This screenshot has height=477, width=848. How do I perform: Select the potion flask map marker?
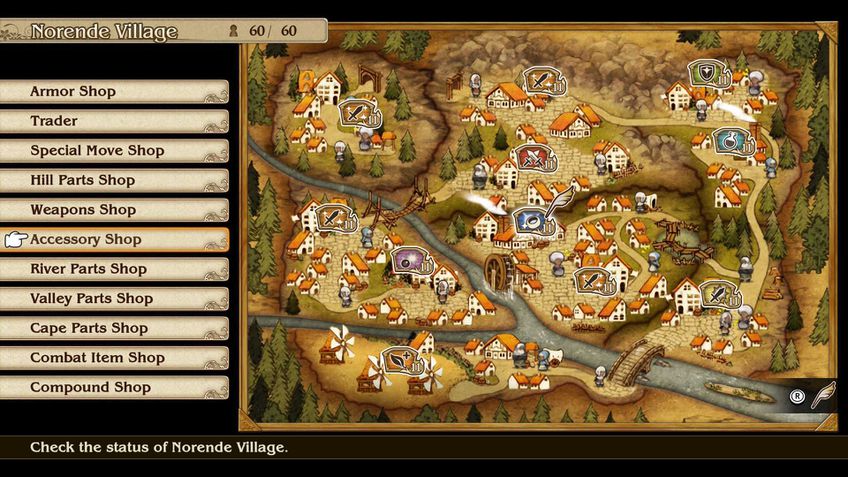coord(730,141)
